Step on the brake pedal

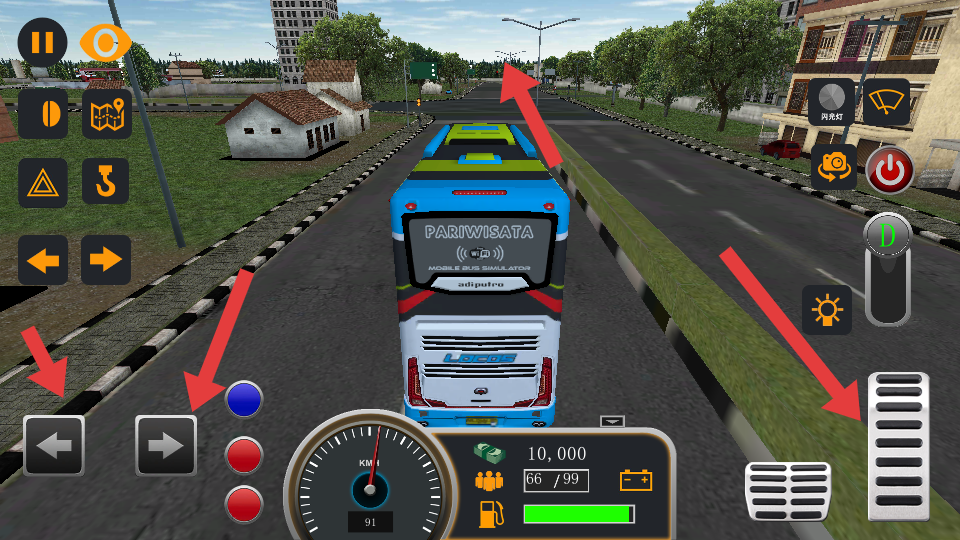pyautogui.click(x=788, y=491)
